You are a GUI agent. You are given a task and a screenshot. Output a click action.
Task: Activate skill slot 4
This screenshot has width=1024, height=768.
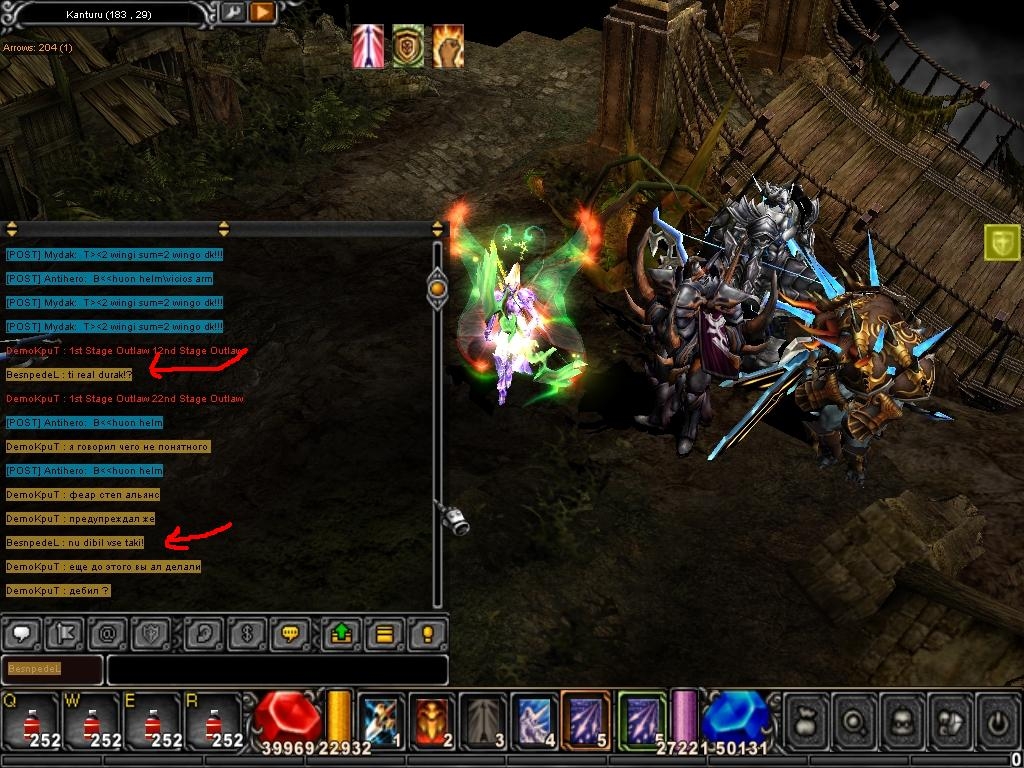click(x=535, y=720)
